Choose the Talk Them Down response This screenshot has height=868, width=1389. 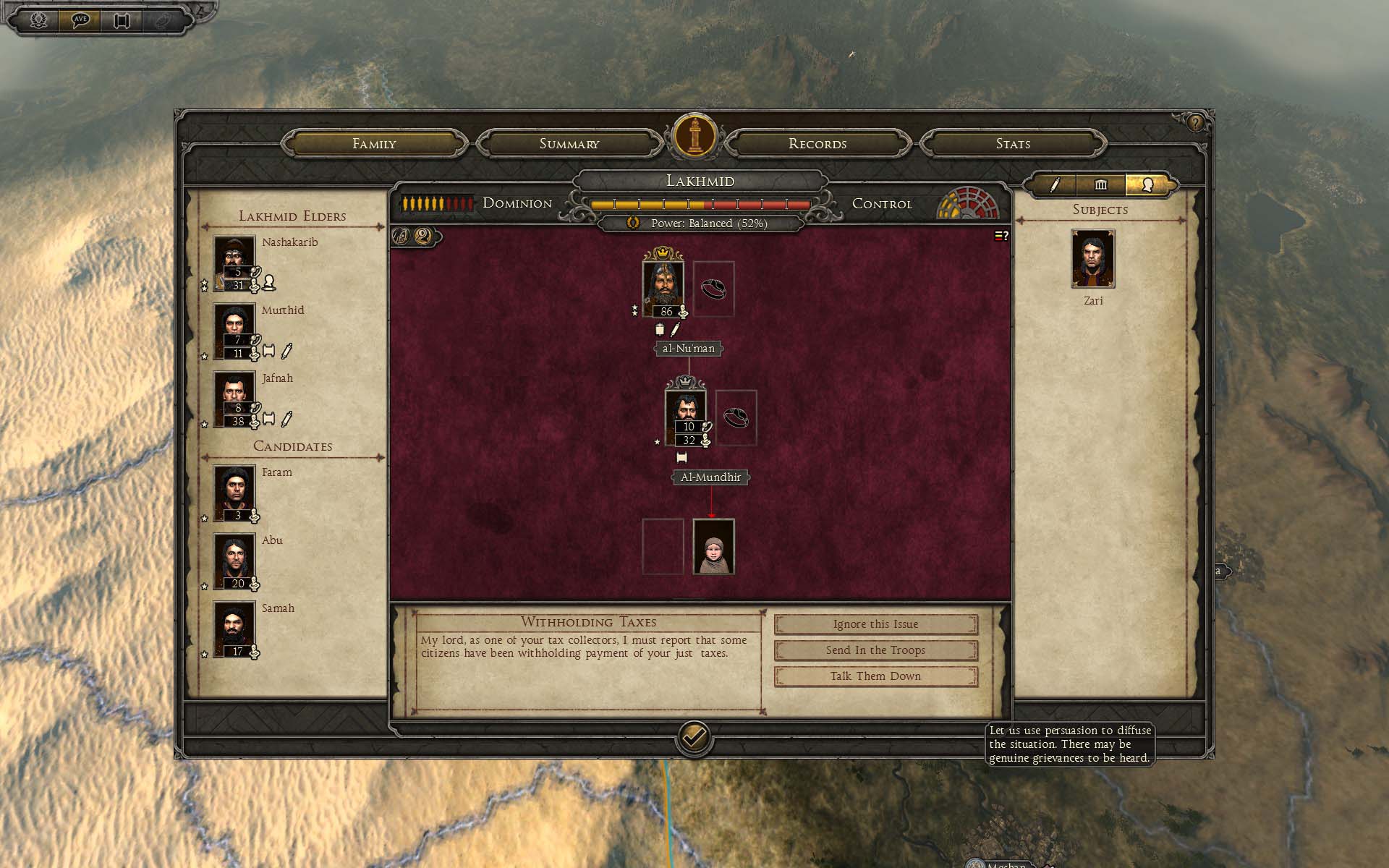coord(875,676)
